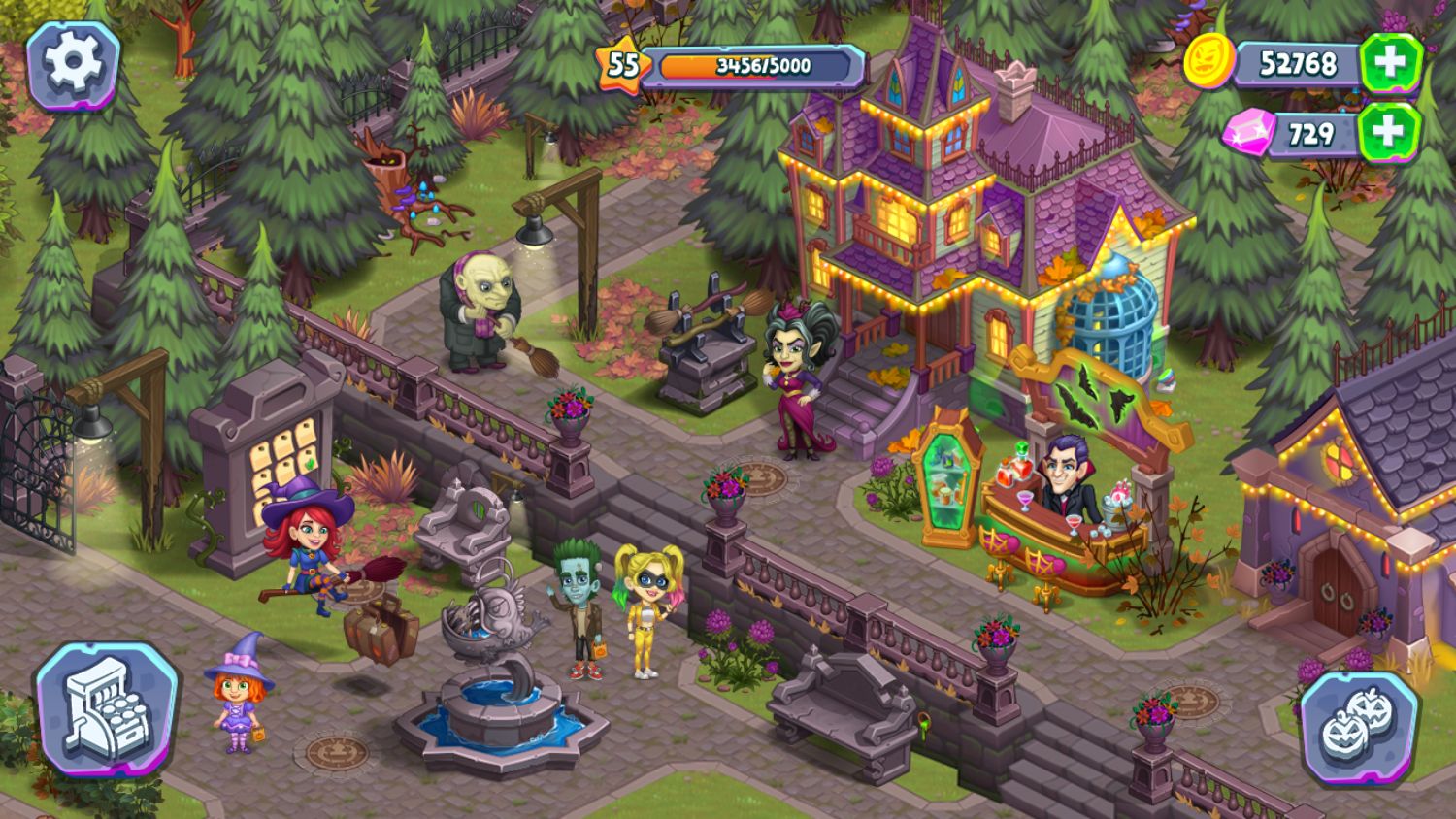Click the green plus to buy more coins
This screenshot has height=819, width=1456.
(1390, 62)
